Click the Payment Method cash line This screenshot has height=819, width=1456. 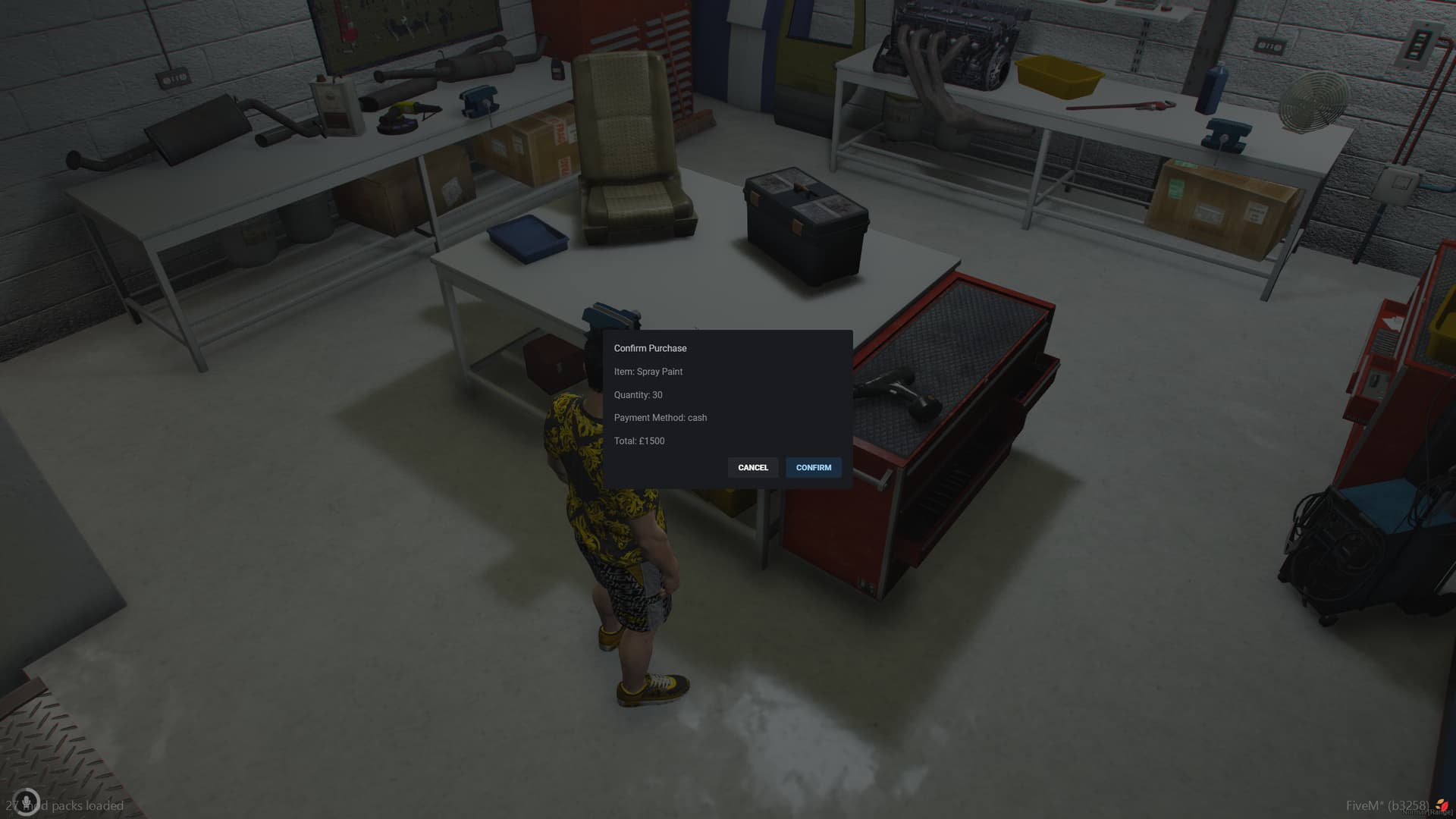(x=660, y=418)
